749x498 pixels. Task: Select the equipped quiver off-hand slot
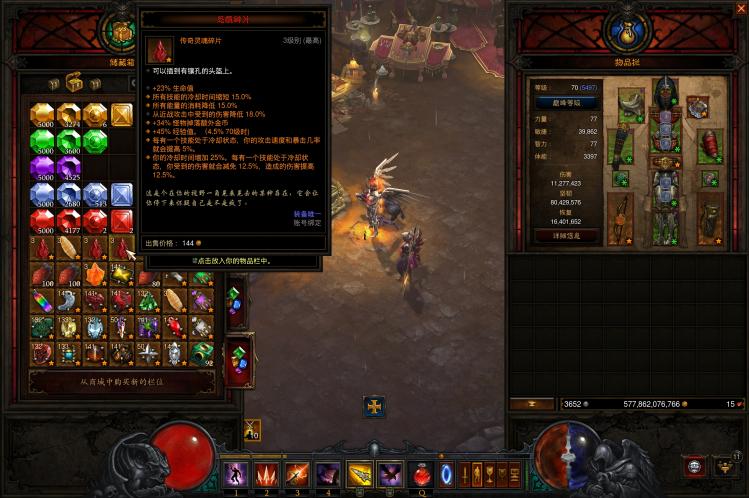710,218
